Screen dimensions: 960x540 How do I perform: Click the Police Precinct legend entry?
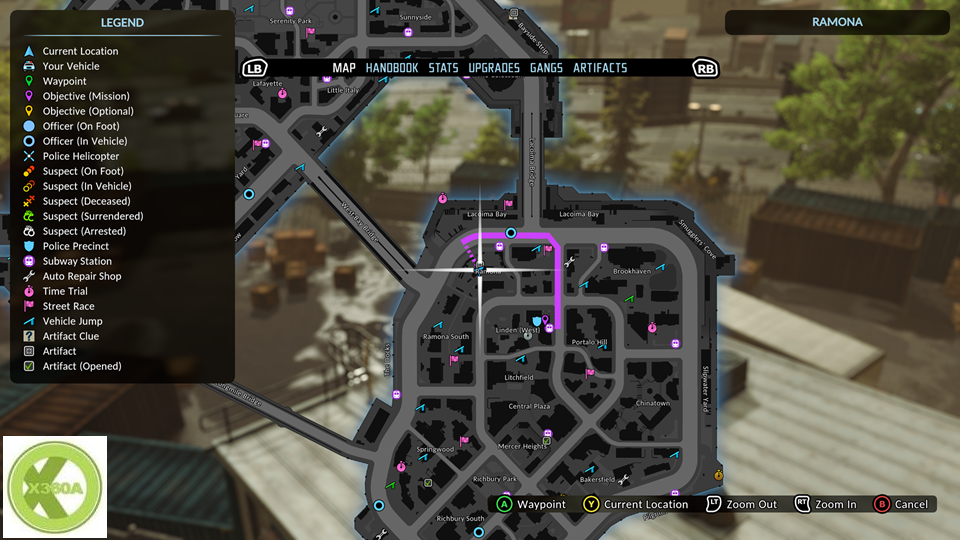coord(76,246)
